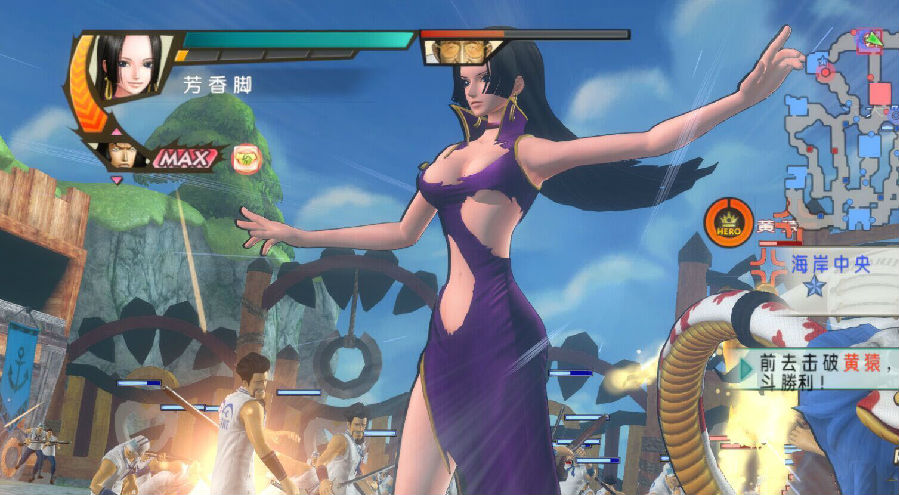This screenshot has width=899, height=495.
Task: Select the partner crew portrait beside MAX
Action: click(118, 156)
